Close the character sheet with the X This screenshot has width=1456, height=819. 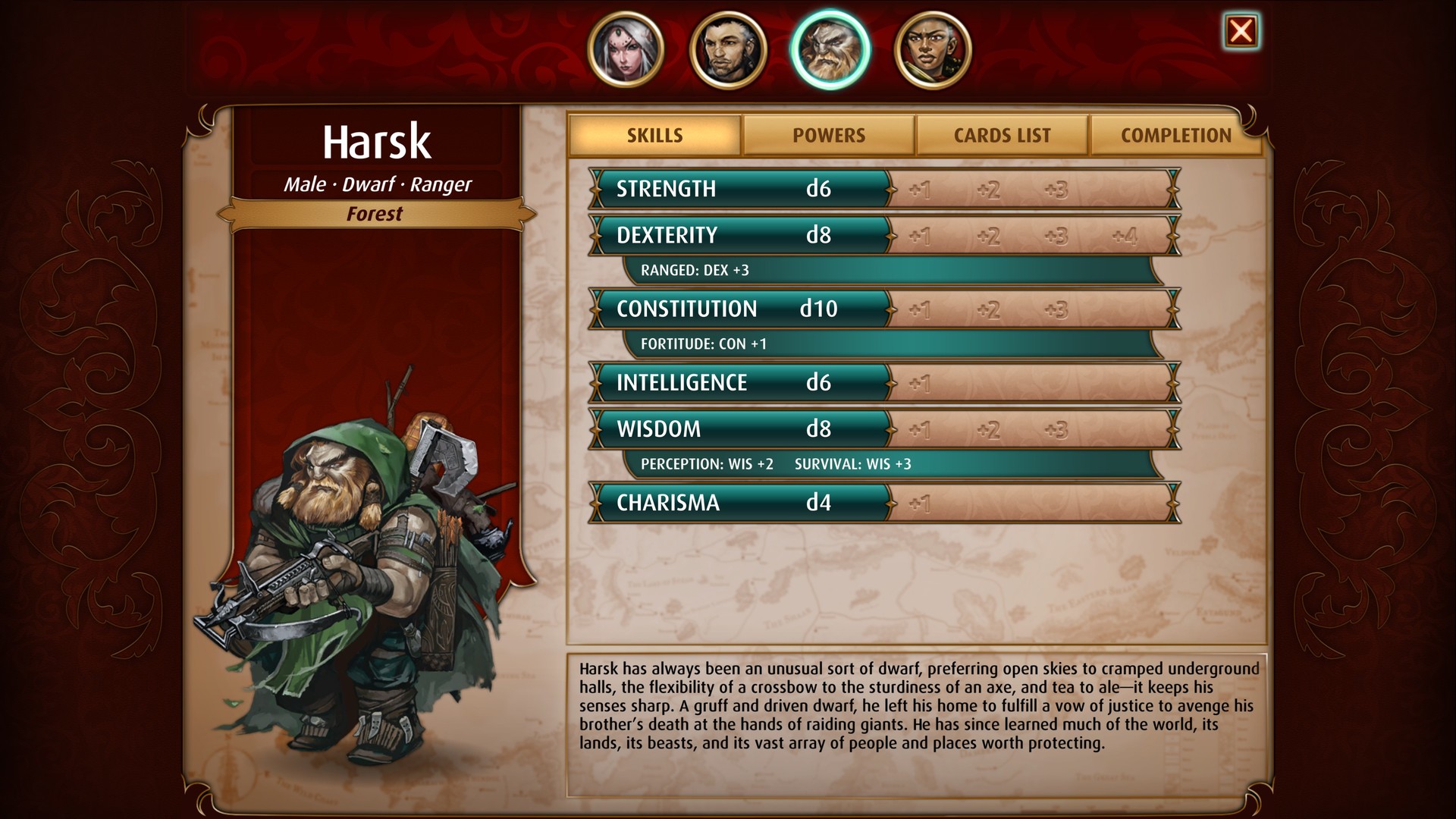tap(1241, 32)
